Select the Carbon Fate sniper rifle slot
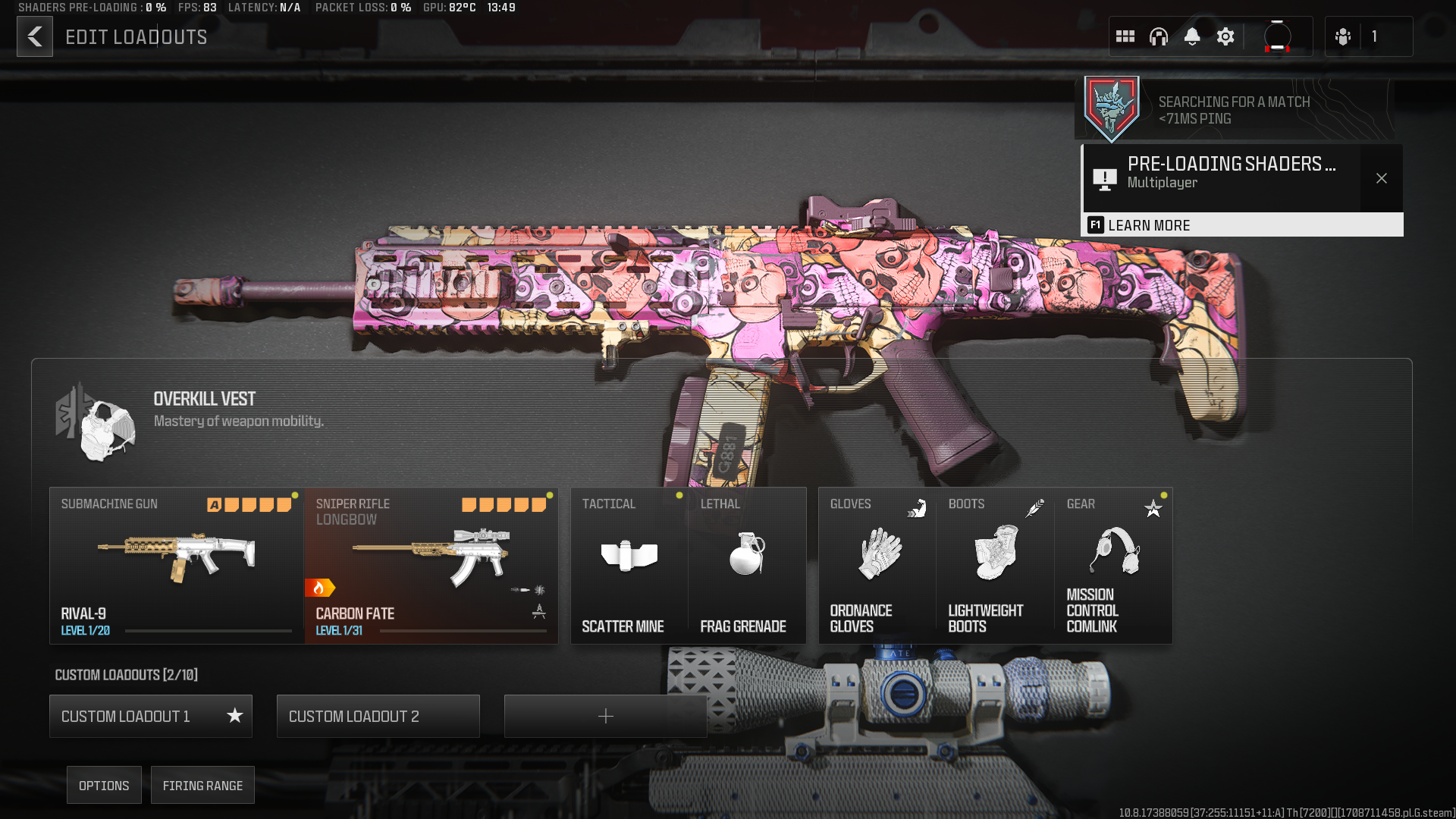 pyautogui.click(x=431, y=566)
